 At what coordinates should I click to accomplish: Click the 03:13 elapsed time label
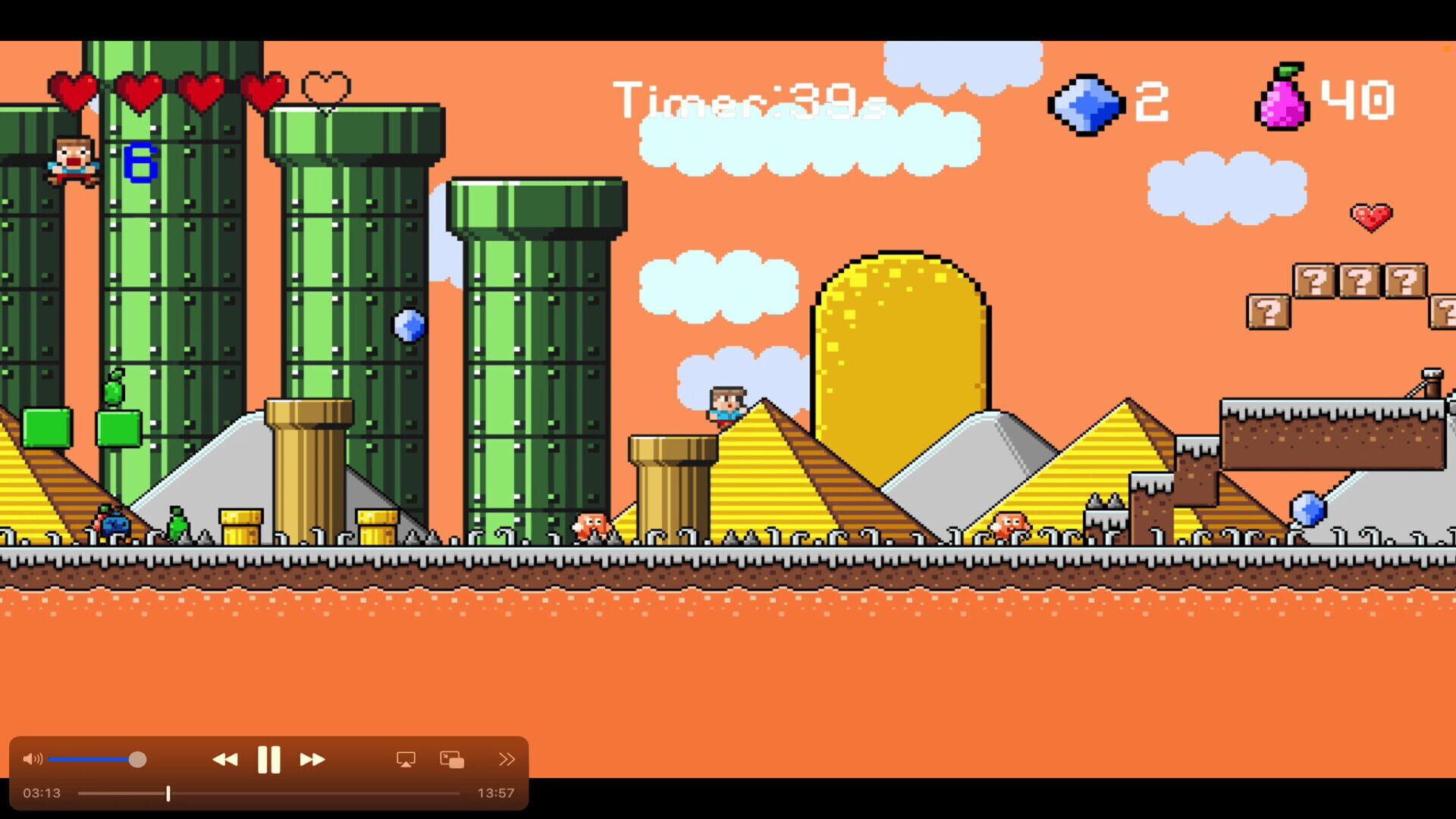[x=43, y=793]
